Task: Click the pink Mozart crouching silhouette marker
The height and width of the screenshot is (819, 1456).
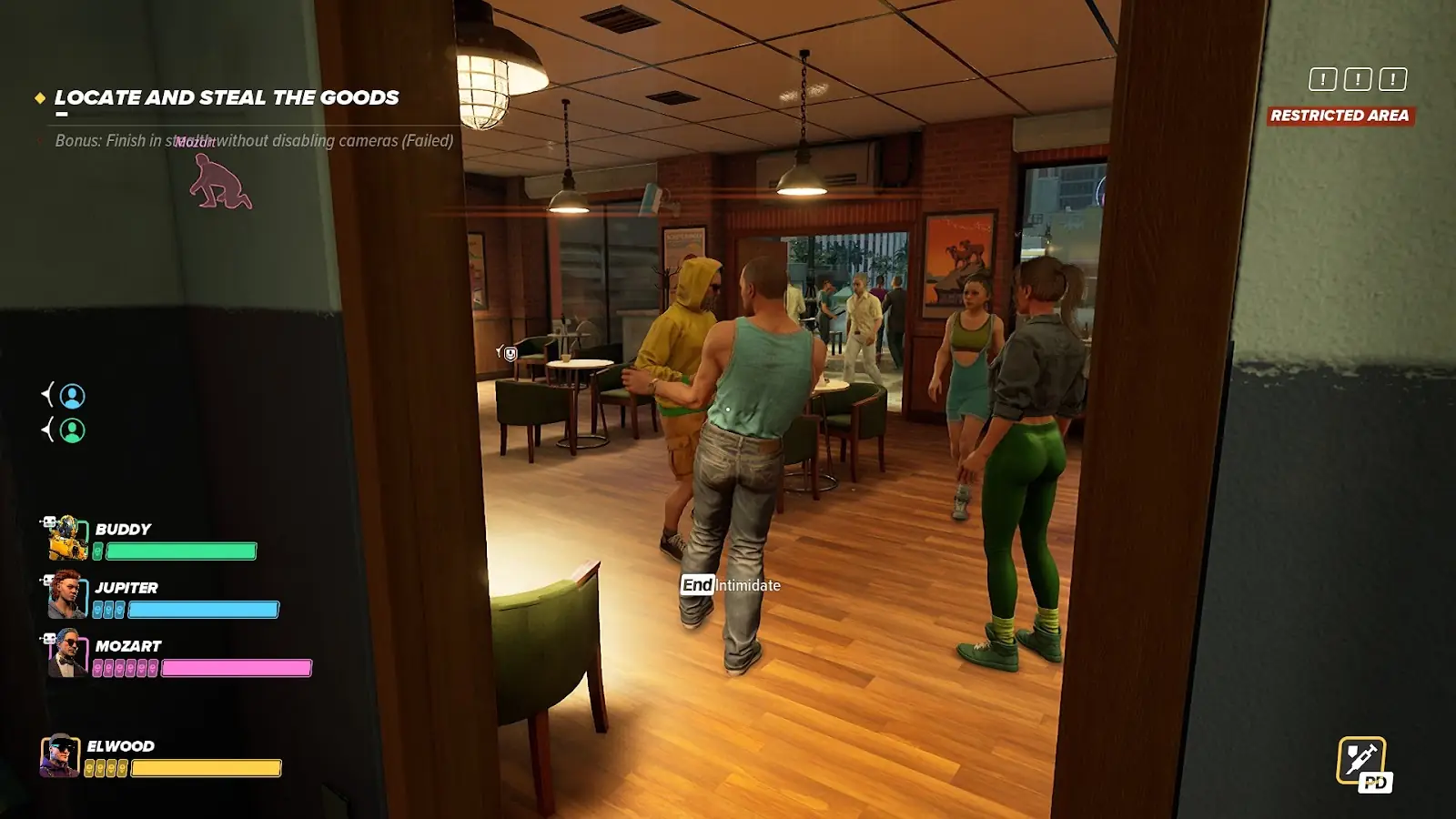Action: pyautogui.click(x=219, y=181)
